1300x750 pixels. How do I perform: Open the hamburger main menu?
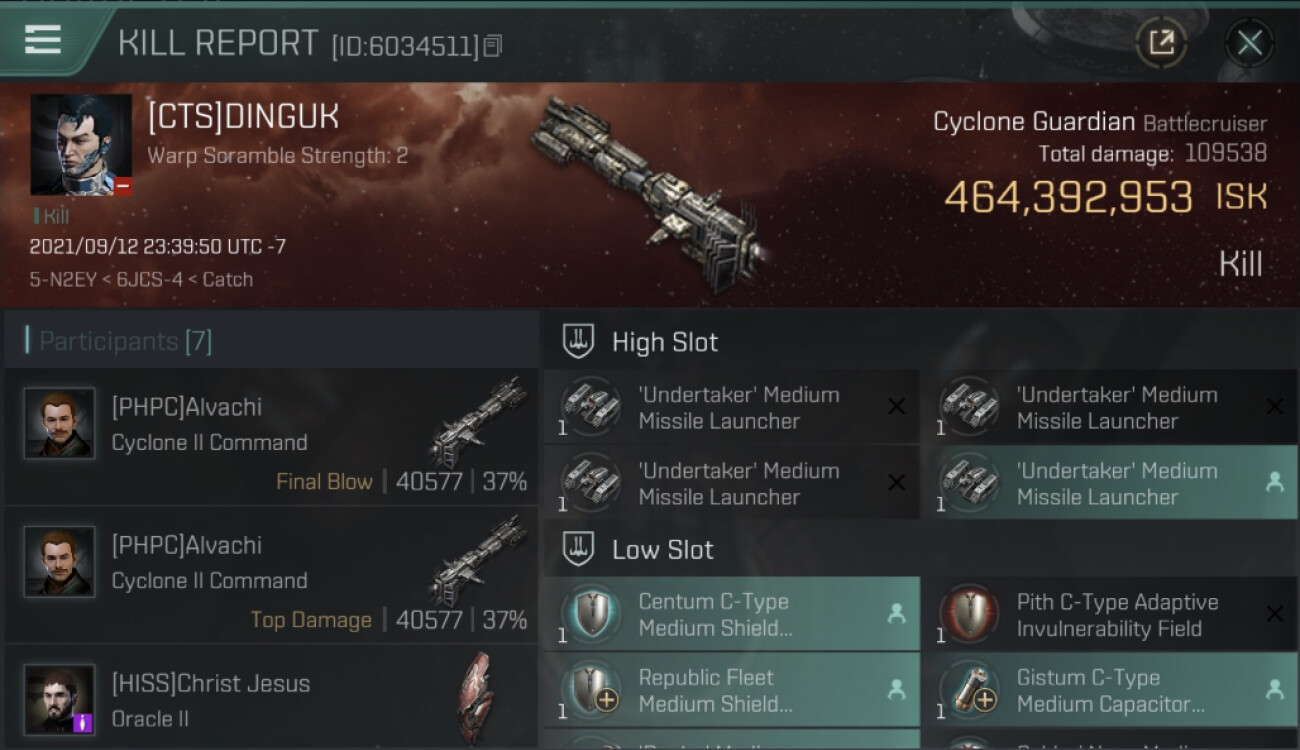(x=43, y=40)
